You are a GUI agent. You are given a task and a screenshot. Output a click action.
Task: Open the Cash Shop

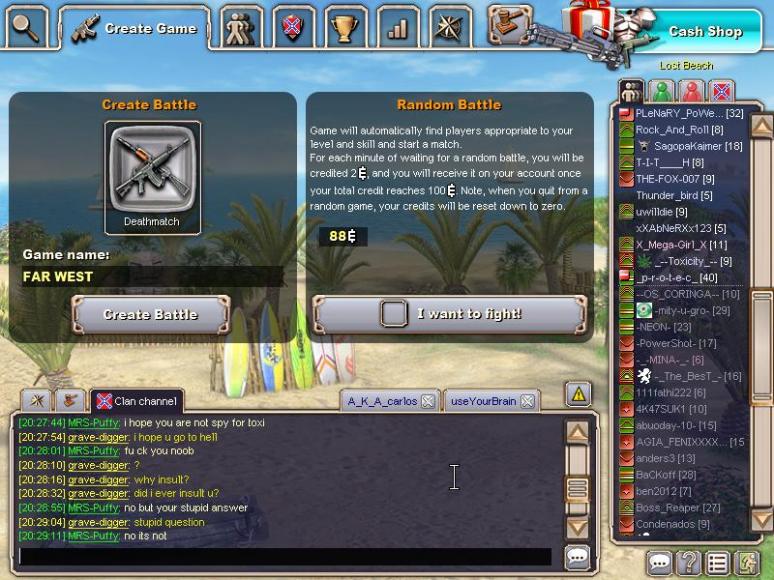[704, 31]
